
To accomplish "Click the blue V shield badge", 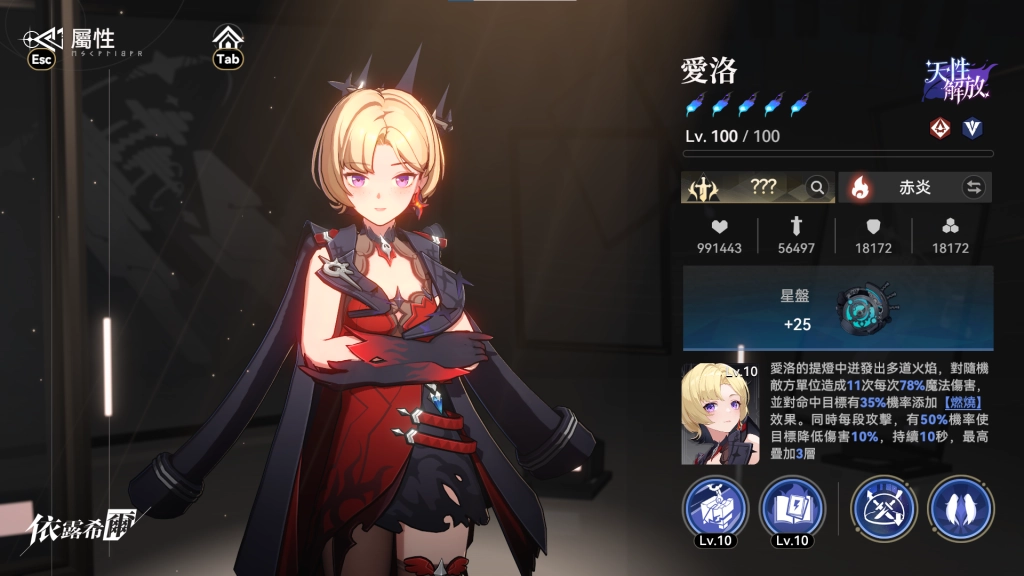I will [972, 128].
